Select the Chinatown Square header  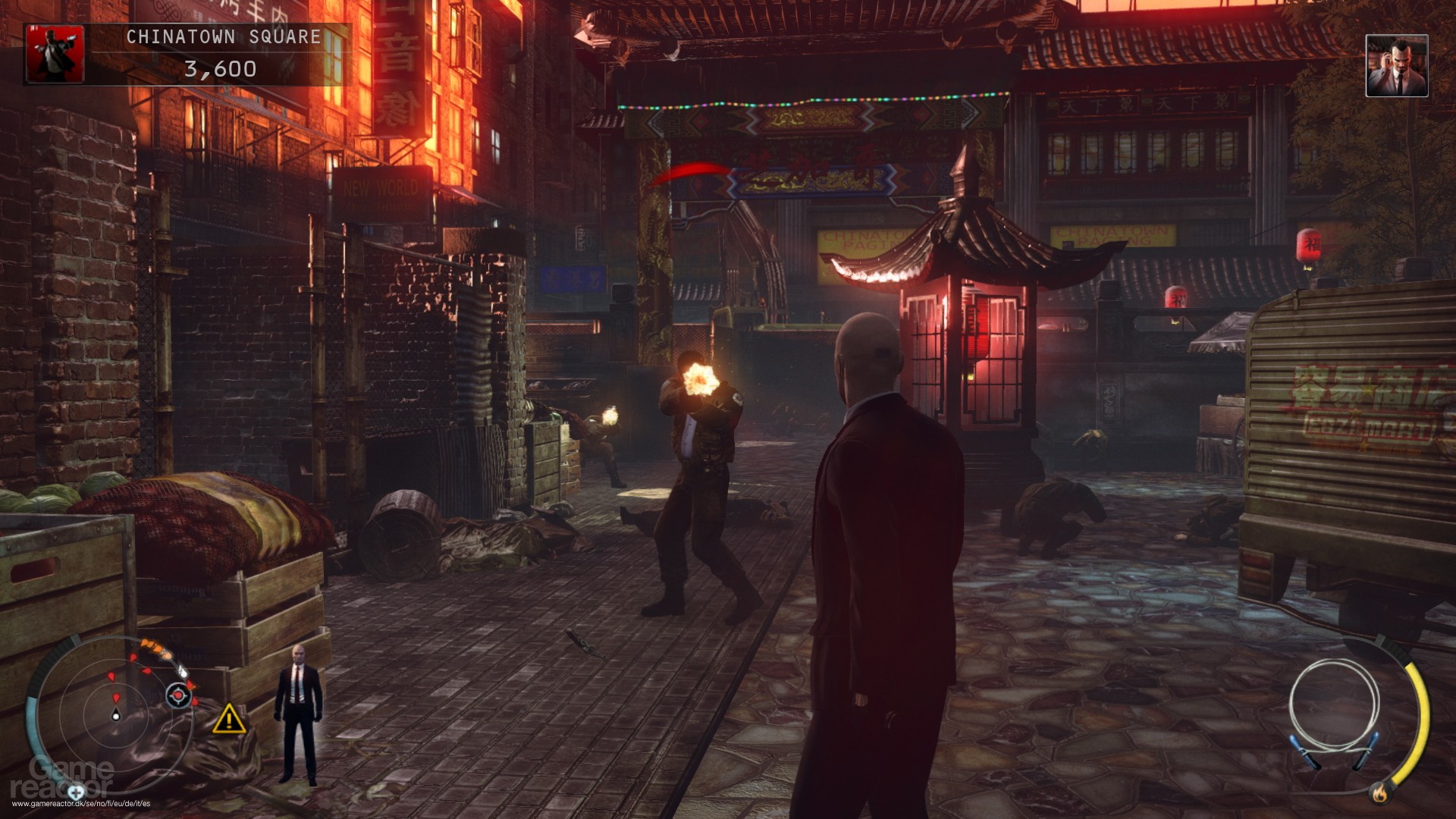[222, 35]
